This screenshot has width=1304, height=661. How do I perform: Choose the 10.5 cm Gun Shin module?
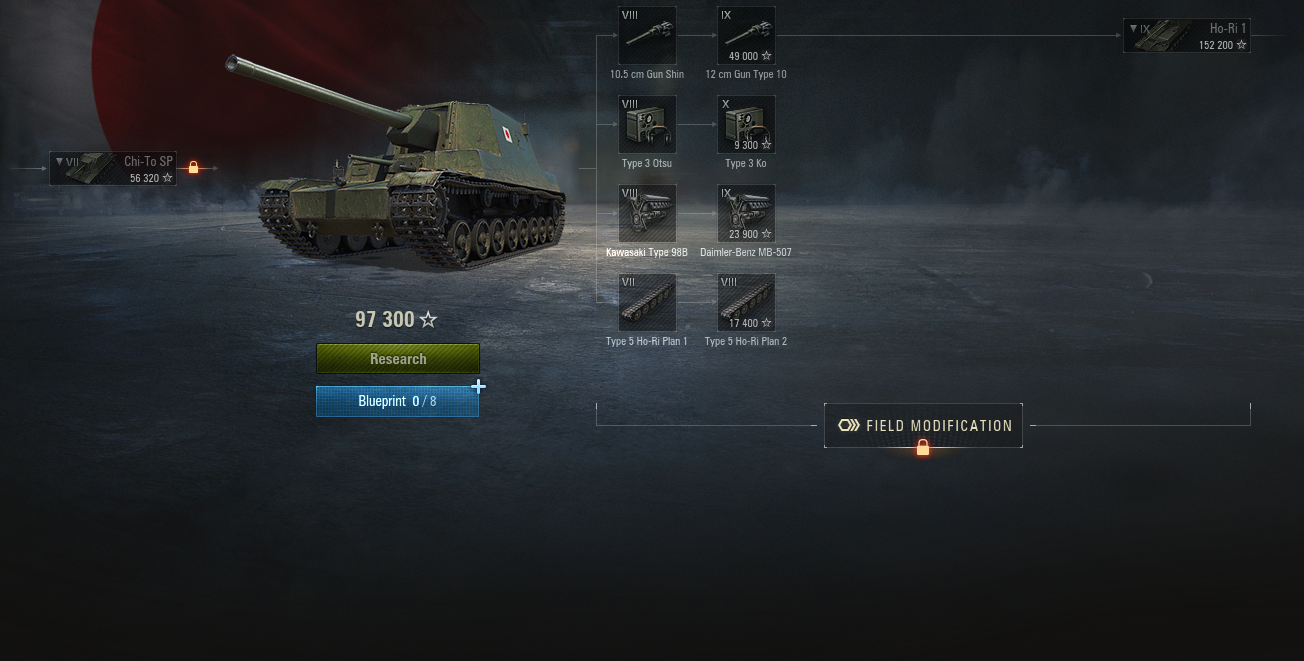tap(647, 36)
